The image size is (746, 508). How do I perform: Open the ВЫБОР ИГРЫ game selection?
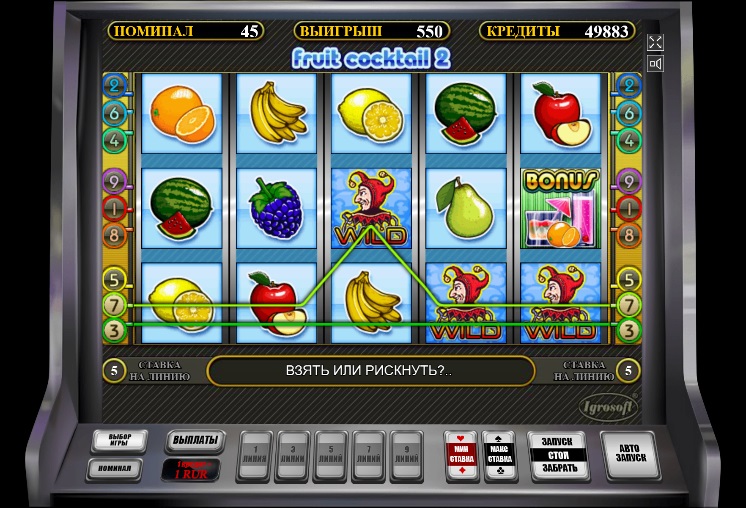tap(119, 441)
